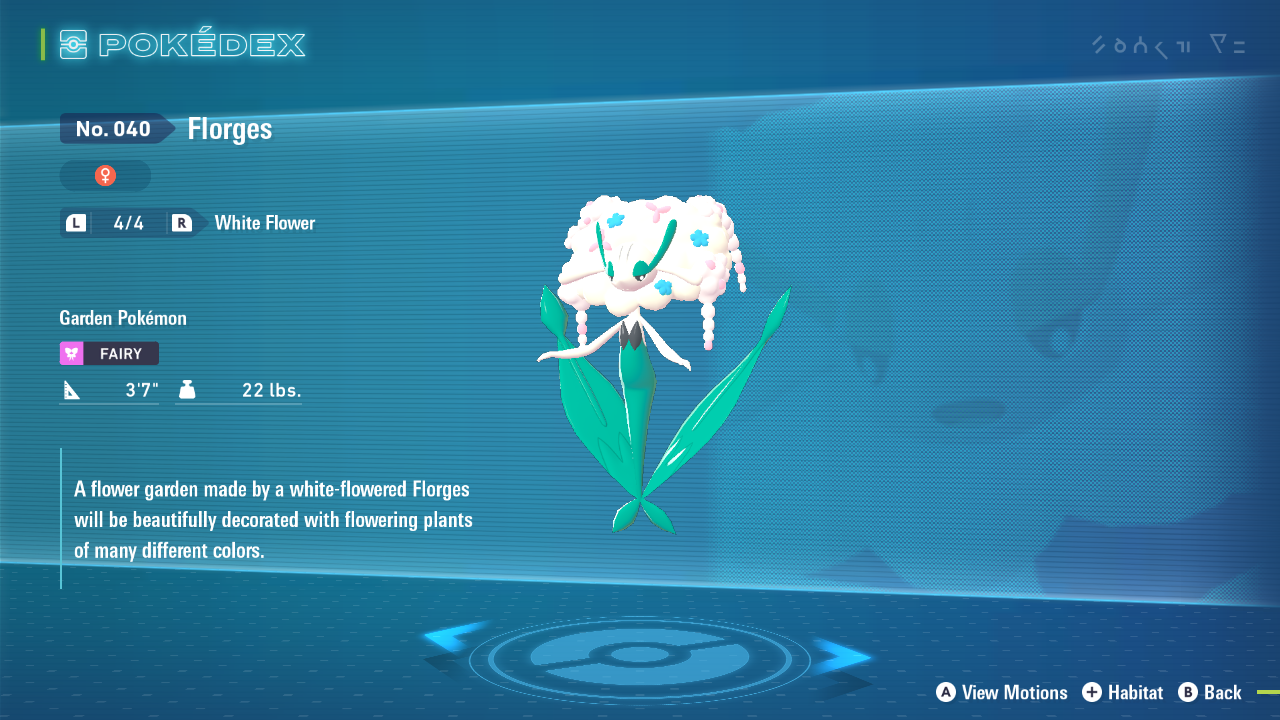Open View Motions
The height and width of the screenshot is (720, 1280).
(x=1013, y=693)
